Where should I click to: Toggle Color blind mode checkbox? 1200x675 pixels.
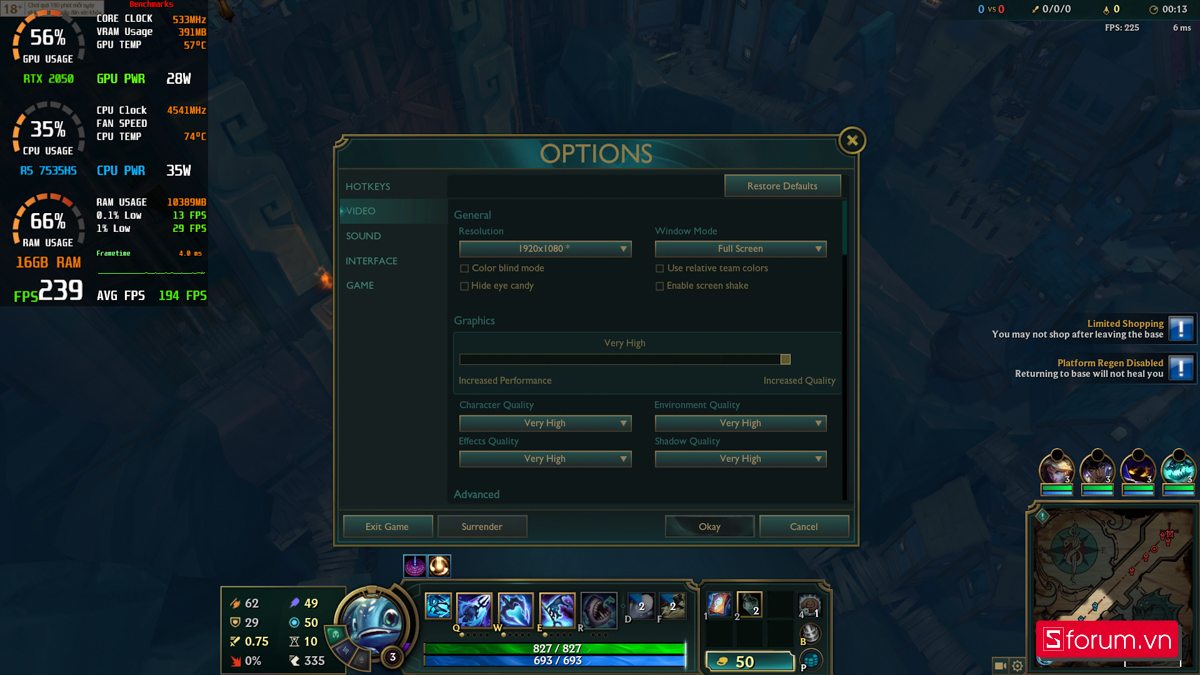464,269
